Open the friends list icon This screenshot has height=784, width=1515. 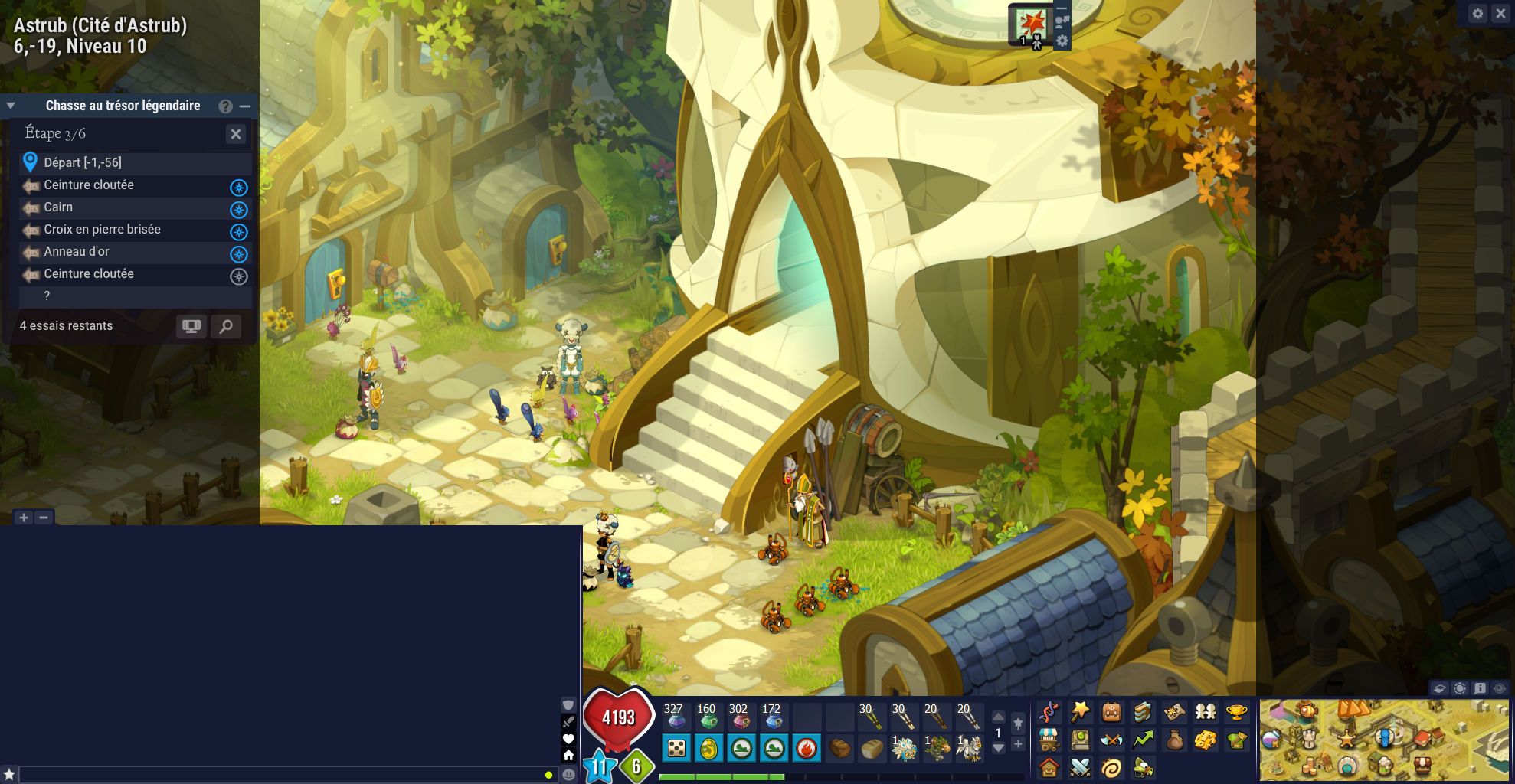[1205, 711]
